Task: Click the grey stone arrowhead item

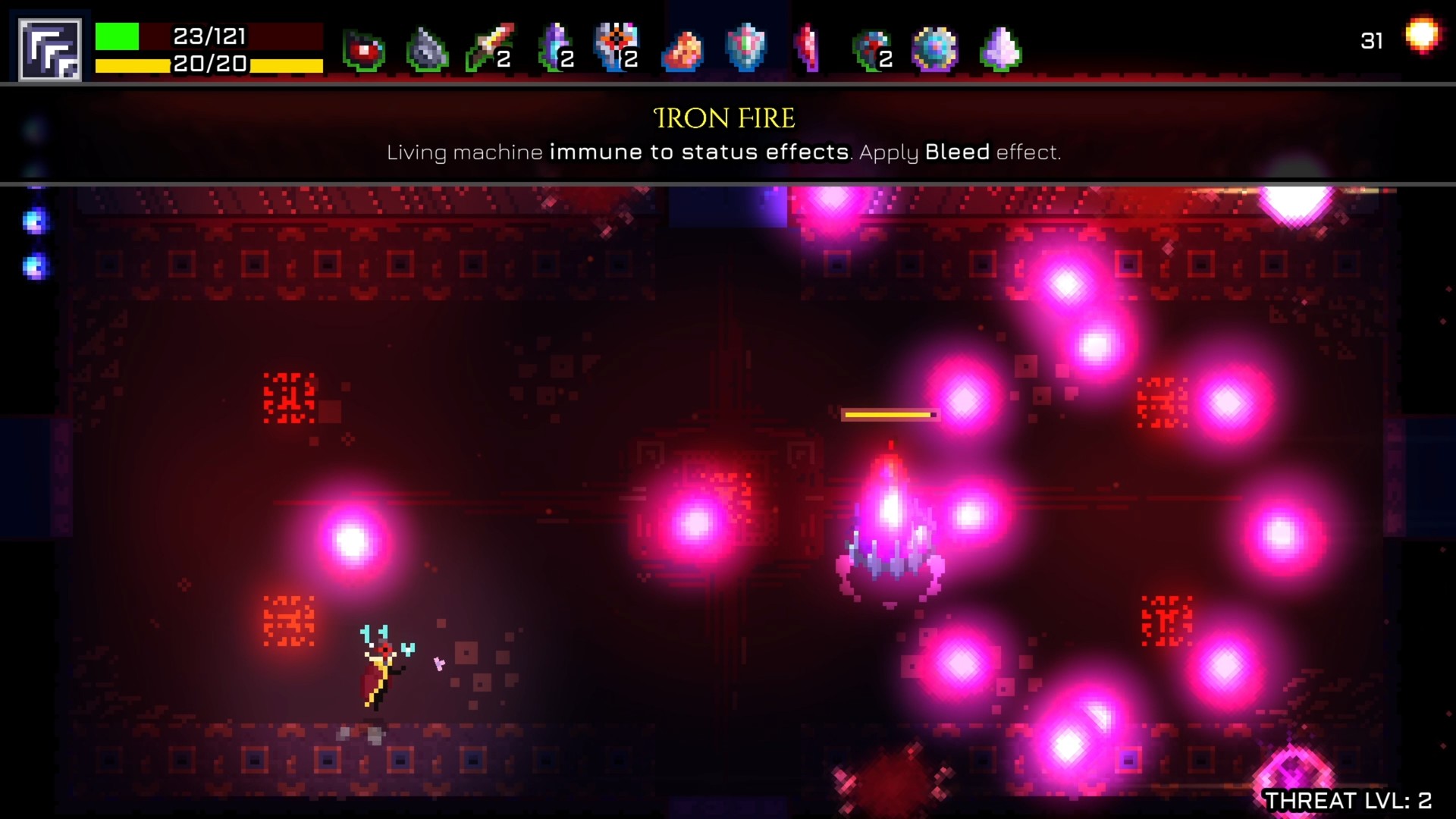Action: coord(426,49)
